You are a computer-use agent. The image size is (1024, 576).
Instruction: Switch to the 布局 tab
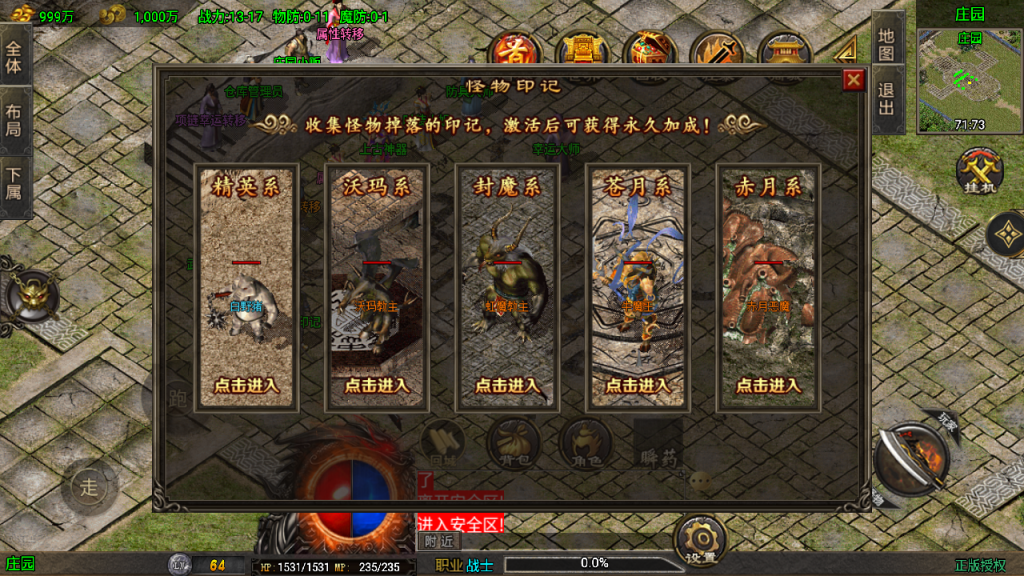click(14, 121)
